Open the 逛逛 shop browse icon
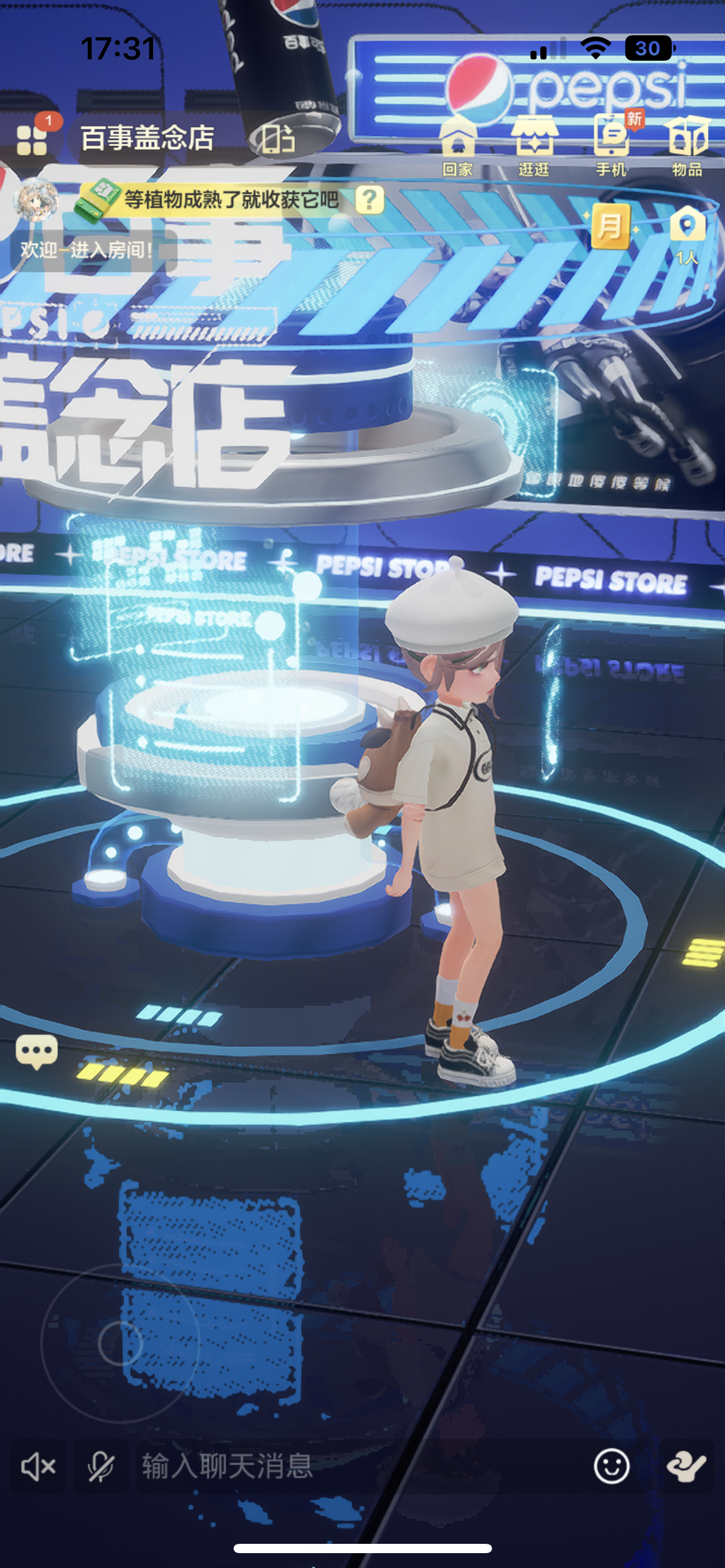725x1568 pixels. point(534,147)
